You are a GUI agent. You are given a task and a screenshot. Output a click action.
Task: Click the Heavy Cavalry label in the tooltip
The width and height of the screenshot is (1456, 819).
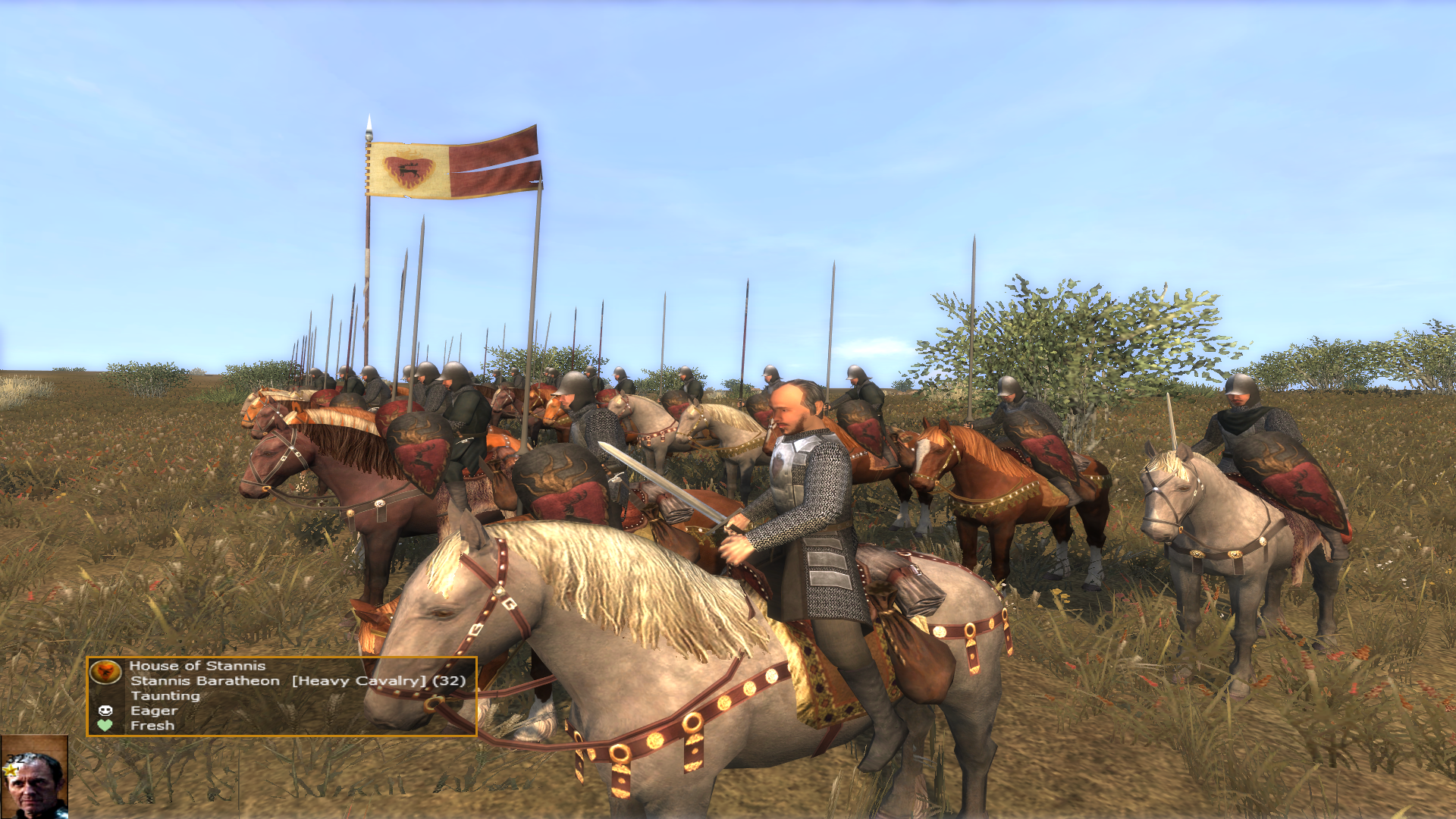(x=356, y=681)
